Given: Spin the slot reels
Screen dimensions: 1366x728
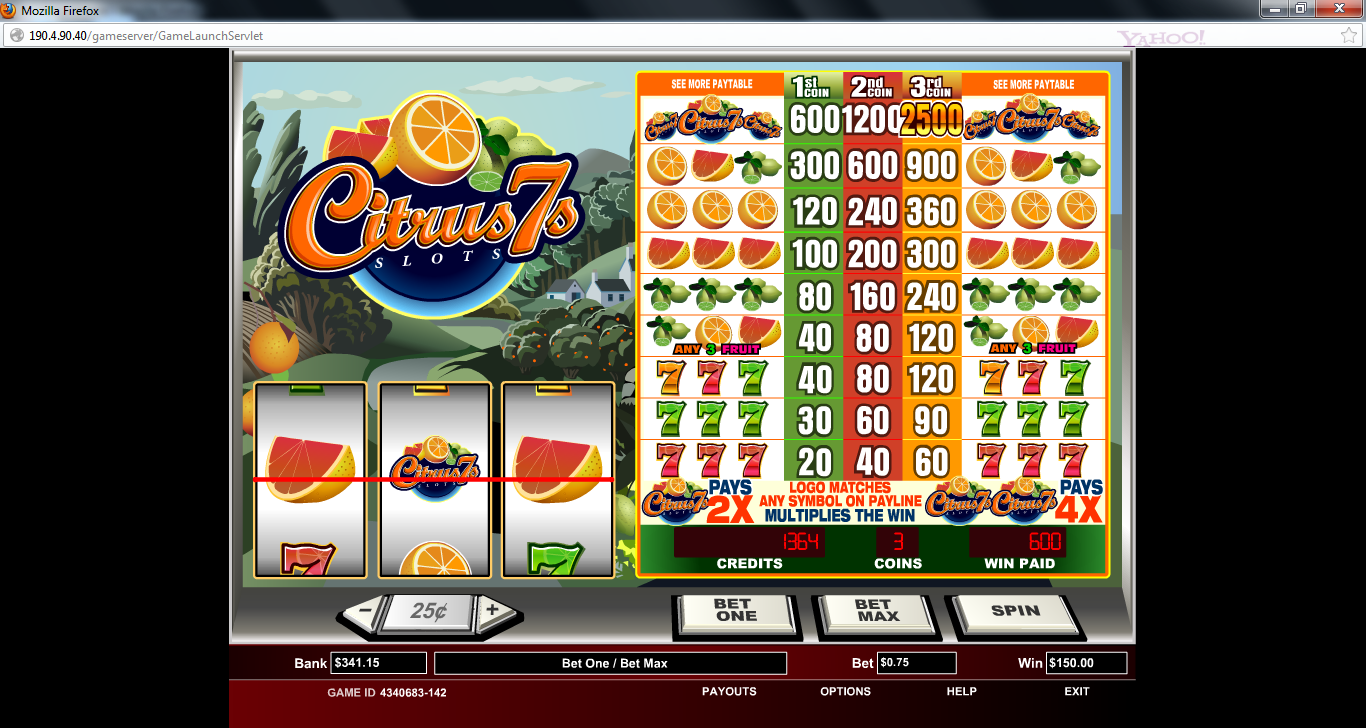Looking at the screenshot, I should coord(1014,612).
